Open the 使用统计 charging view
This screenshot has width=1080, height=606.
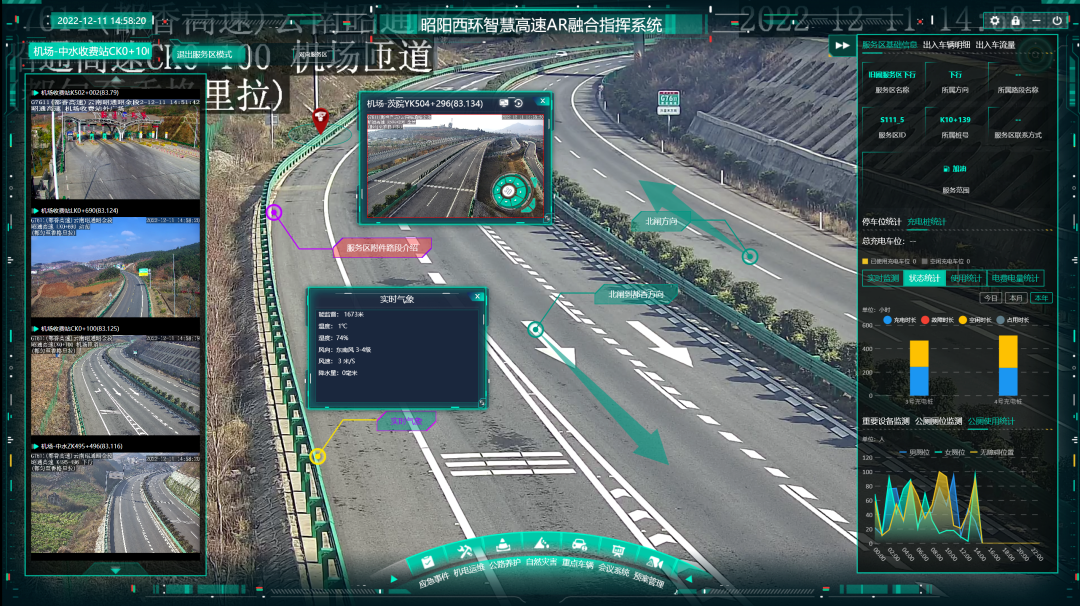[x=966, y=278]
